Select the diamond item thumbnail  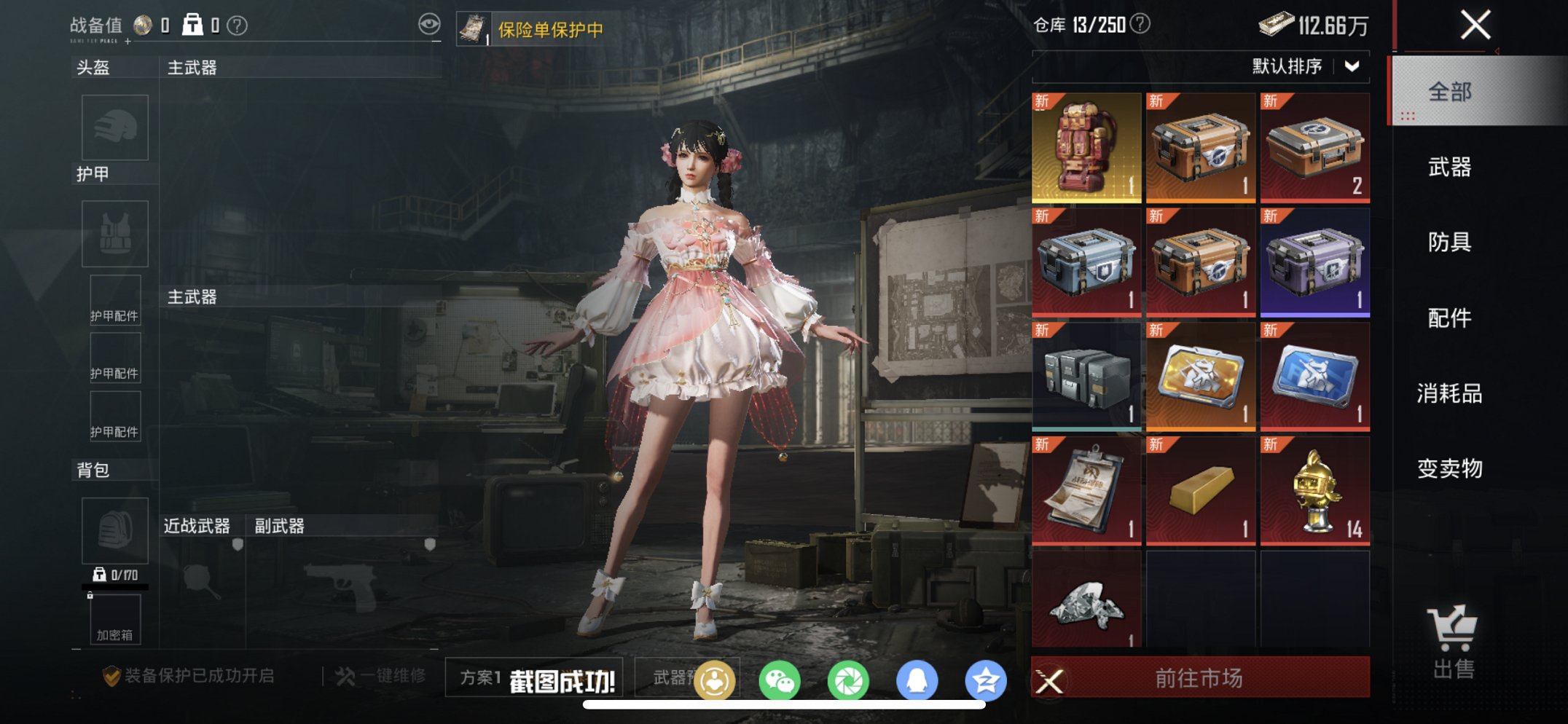[1086, 605]
